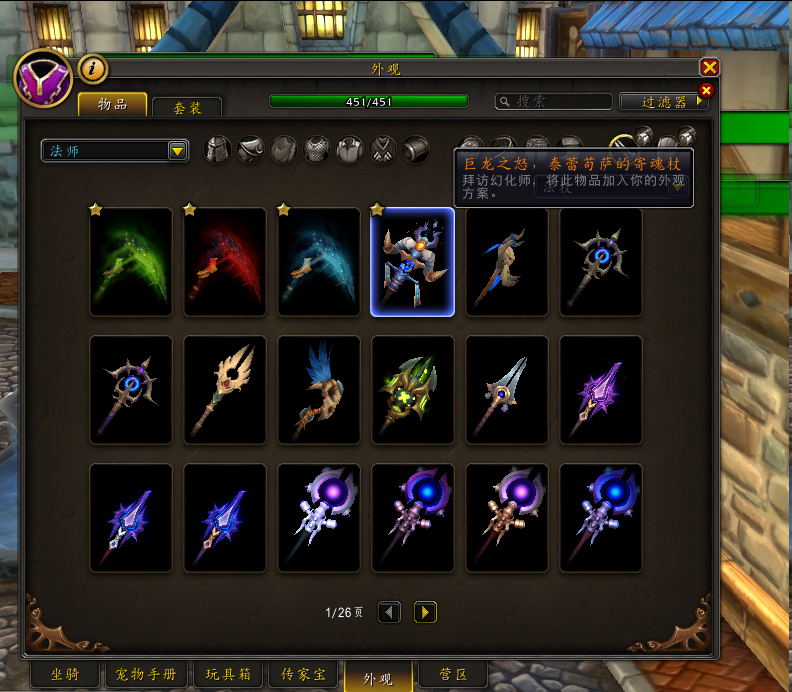
Task: Choose the shoulder armor slot icon
Action: 250,150
